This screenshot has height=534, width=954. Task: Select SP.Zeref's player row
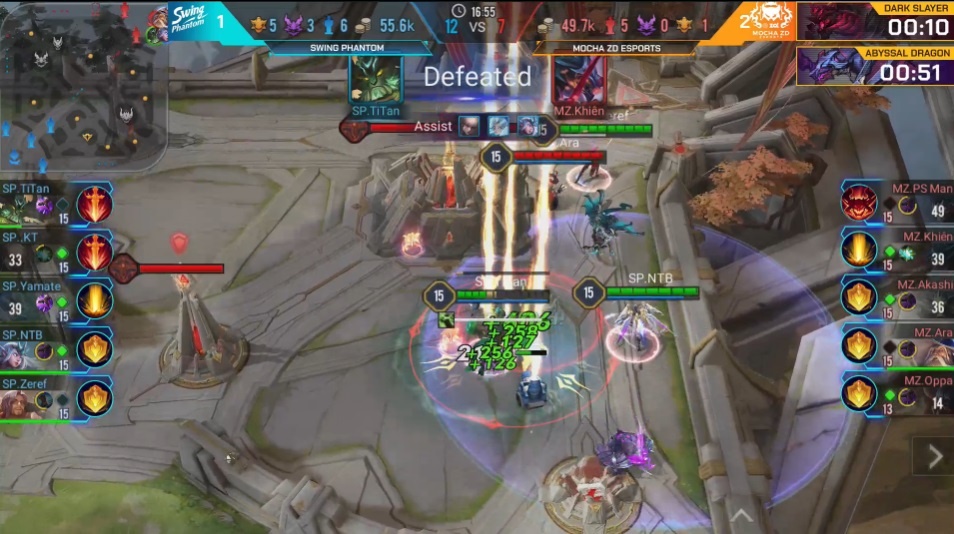point(55,398)
